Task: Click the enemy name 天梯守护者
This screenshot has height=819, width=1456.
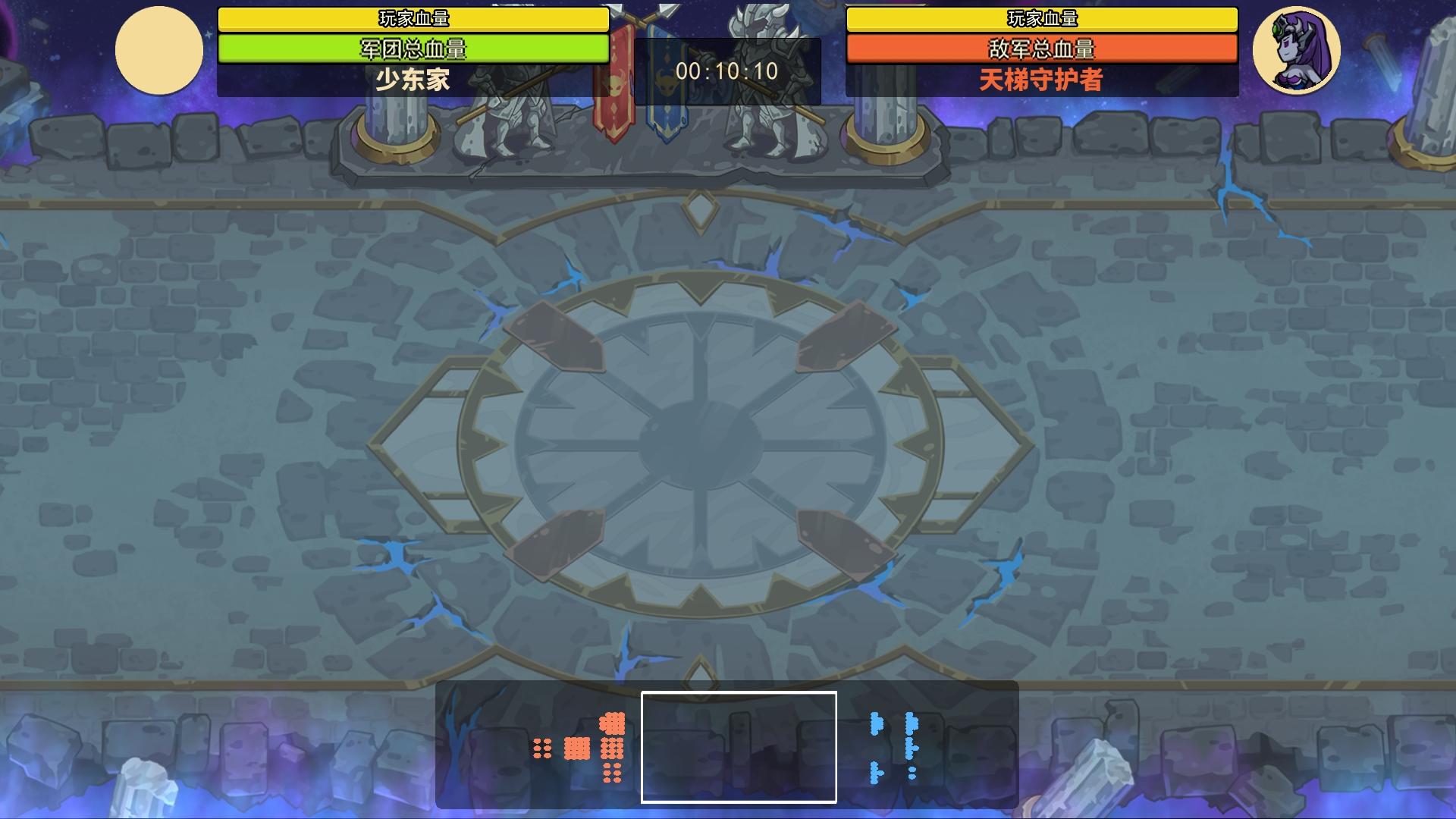Action: 1040,78
